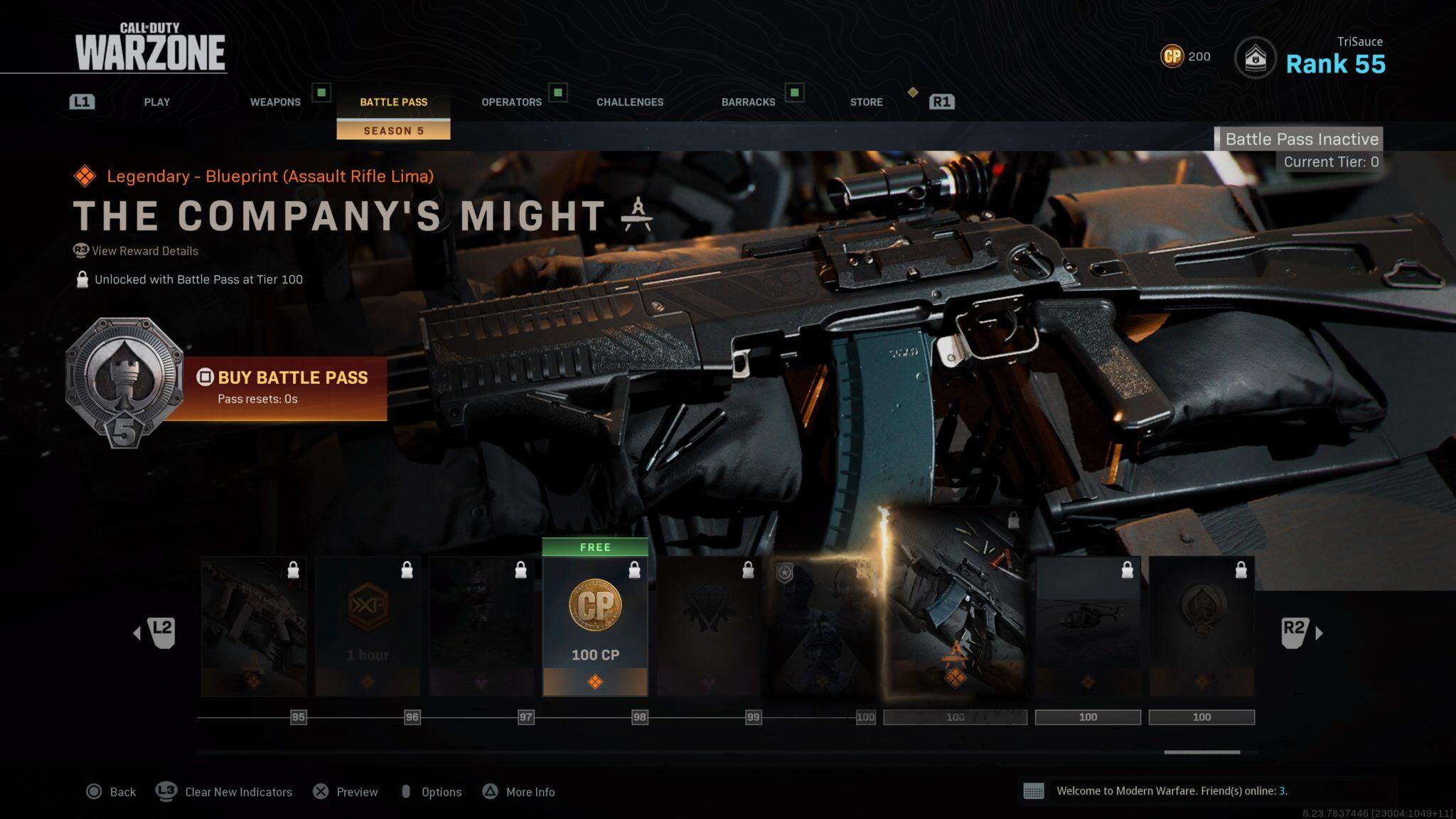Viewport: 1456px width, 819px height.
Task: Open the Store tab
Action: point(866,102)
